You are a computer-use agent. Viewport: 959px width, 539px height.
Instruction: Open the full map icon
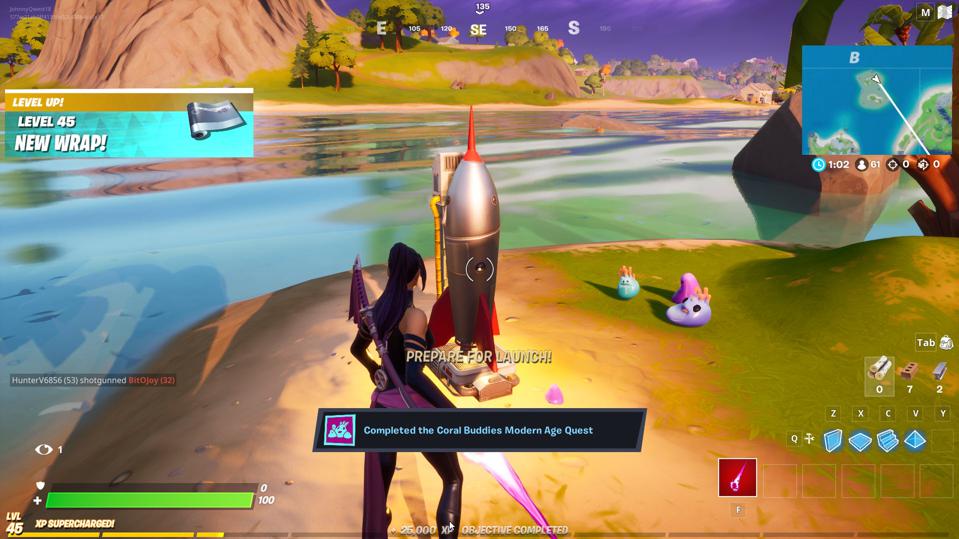(x=945, y=13)
